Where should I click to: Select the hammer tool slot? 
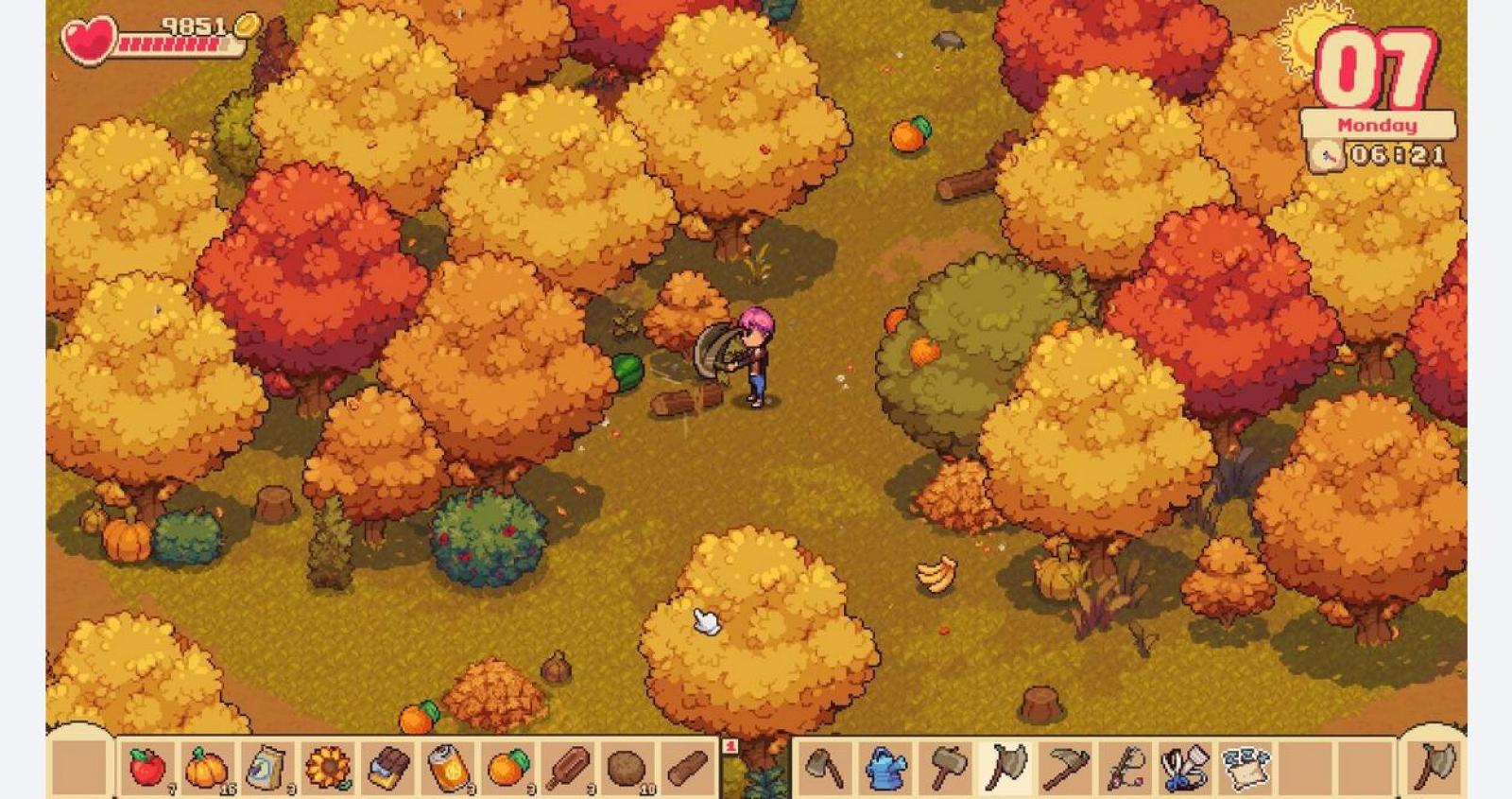(945, 767)
